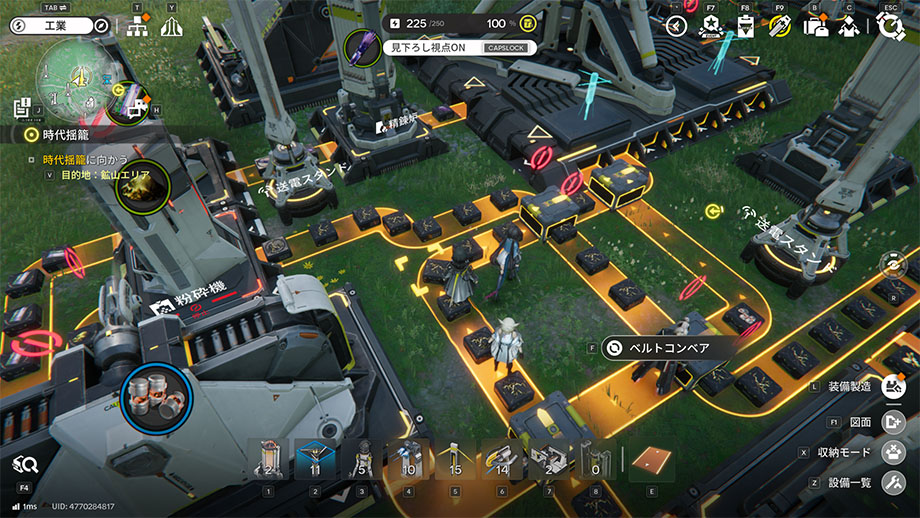
Task: Activate 収納モード storage mode
Action: tap(894, 452)
